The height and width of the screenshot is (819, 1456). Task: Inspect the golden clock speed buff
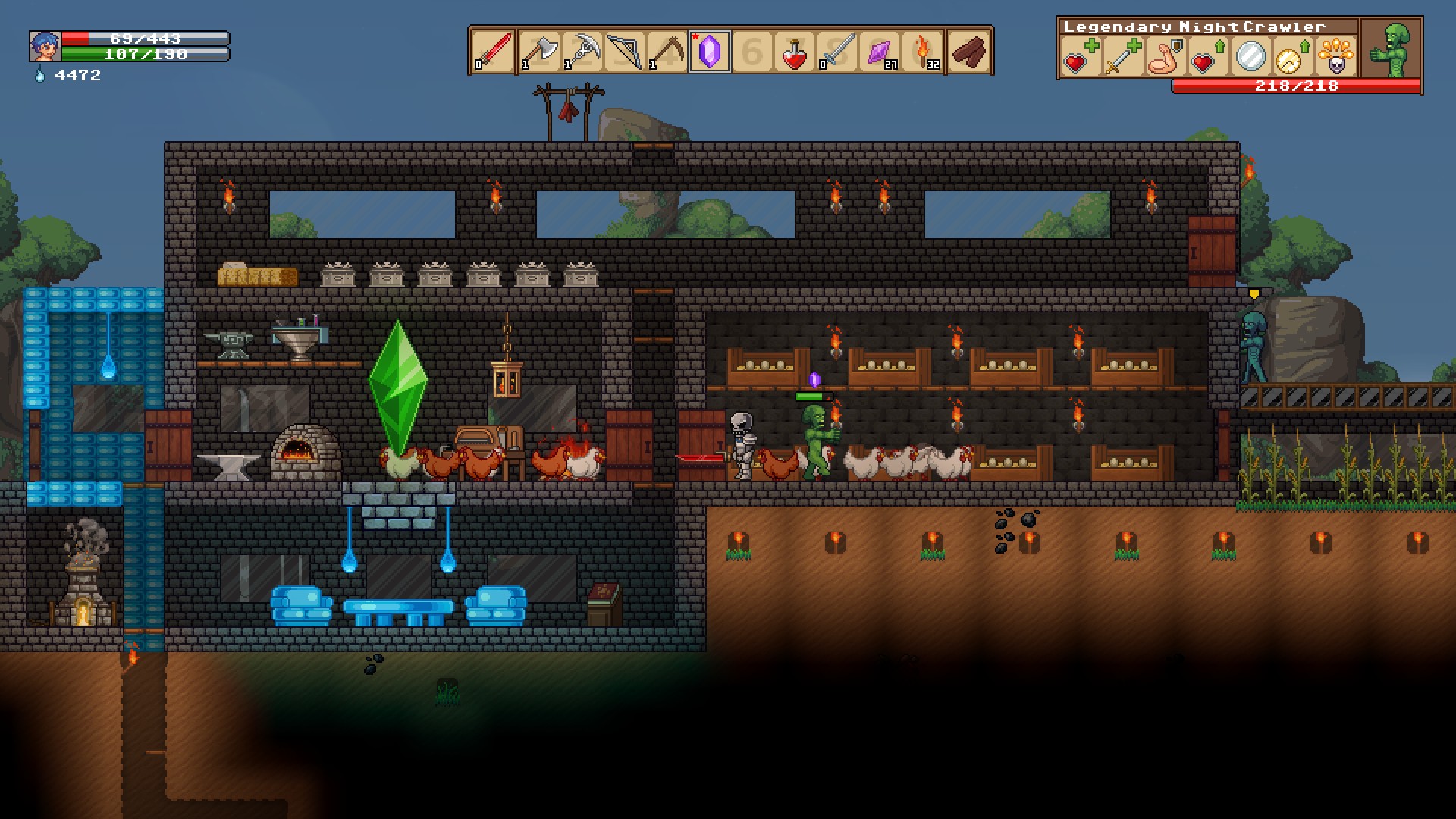tap(1291, 58)
